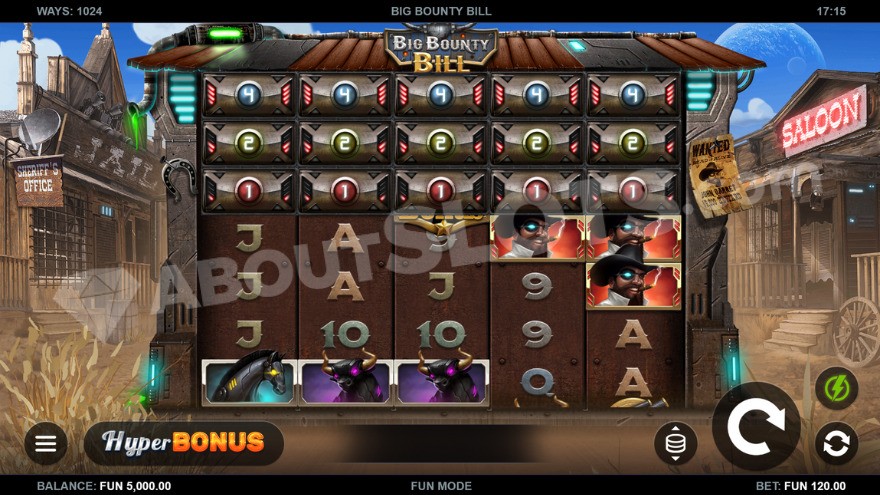Viewport: 880px width, 495px height.
Task: Open the hamburger menu
Action: coord(45,444)
